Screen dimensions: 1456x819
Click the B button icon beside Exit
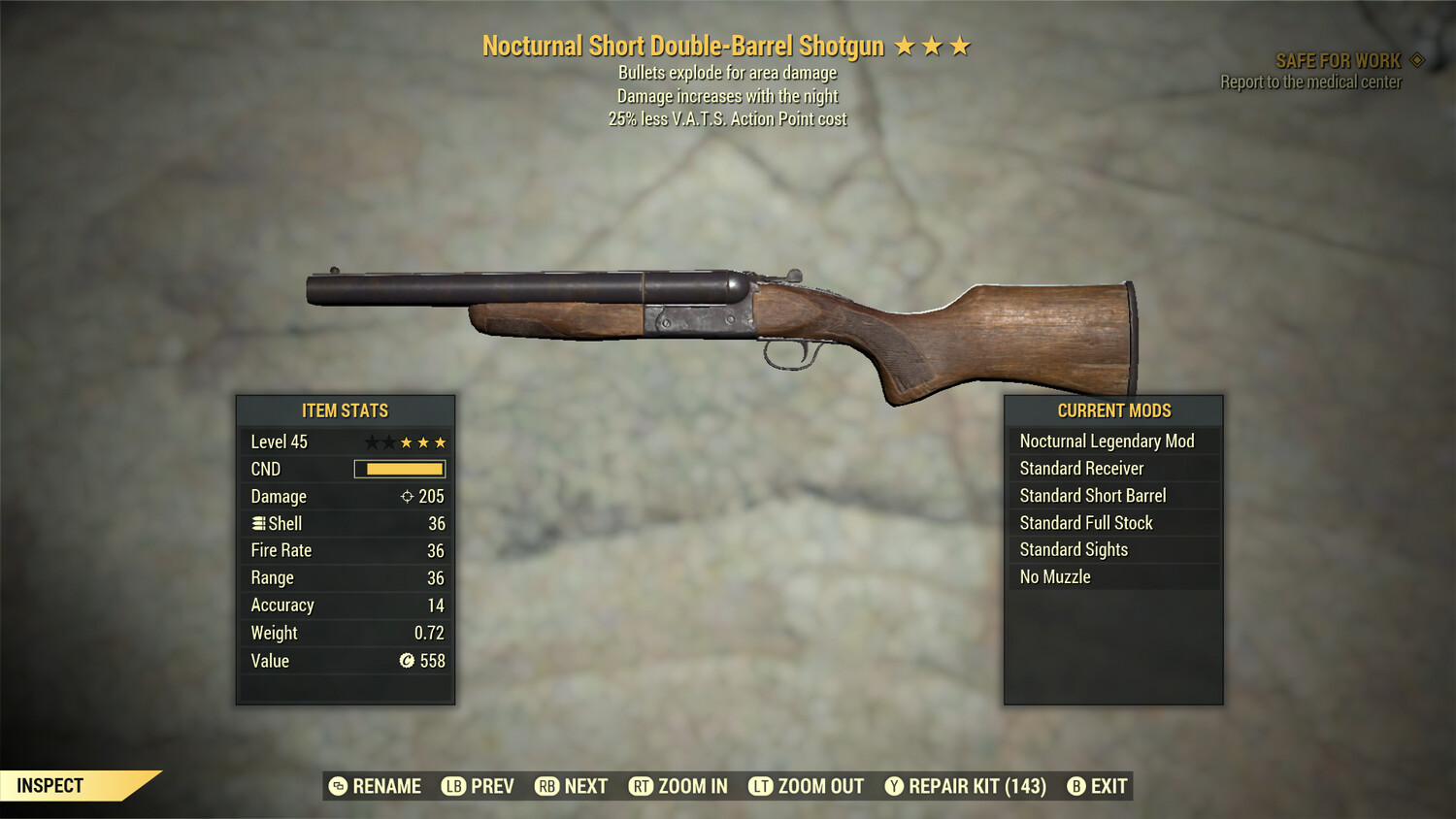(1075, 786)
